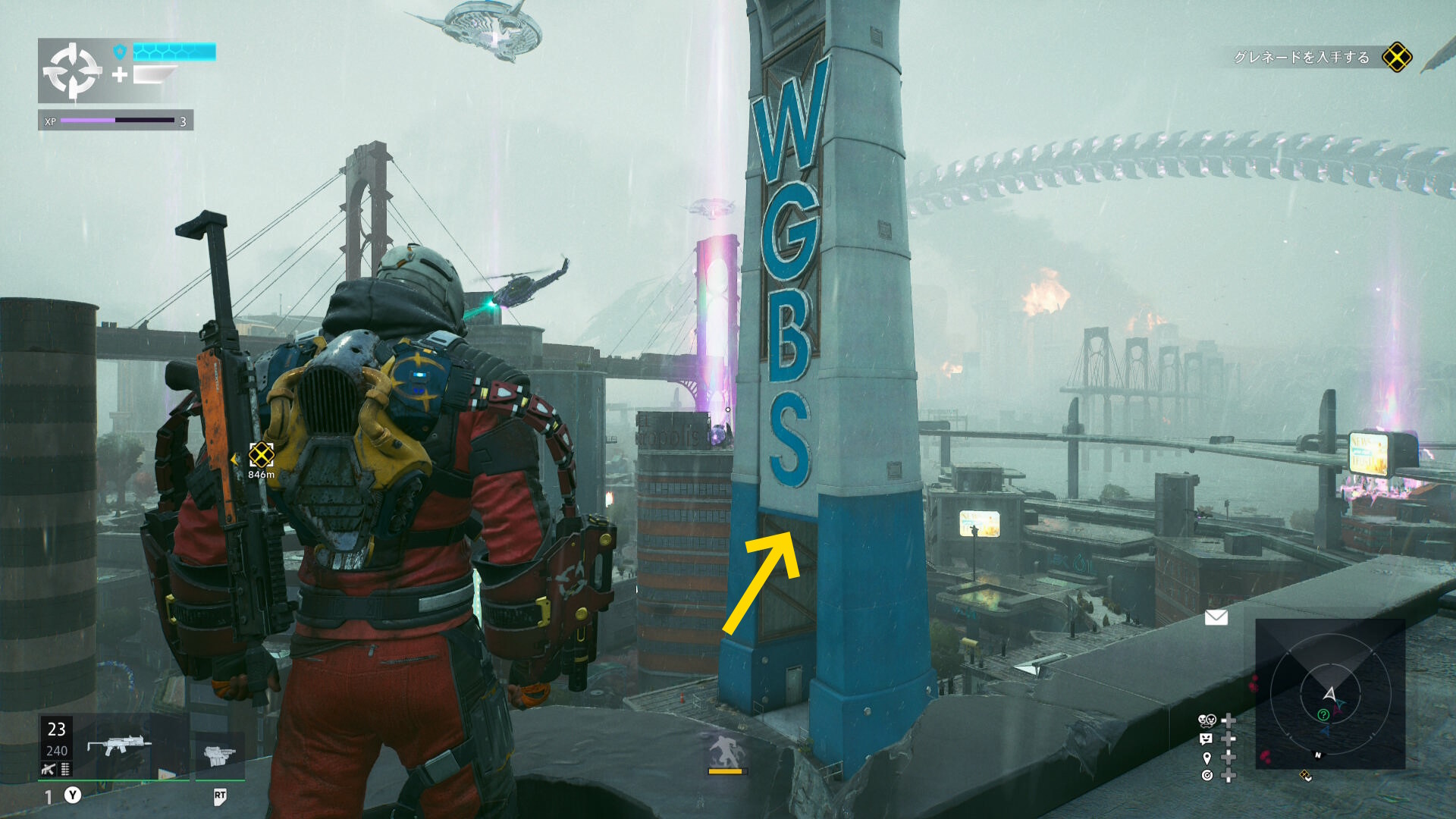
Task: Click the Deadshot crosshair character portrait
Action: click(x=72, y=71)
